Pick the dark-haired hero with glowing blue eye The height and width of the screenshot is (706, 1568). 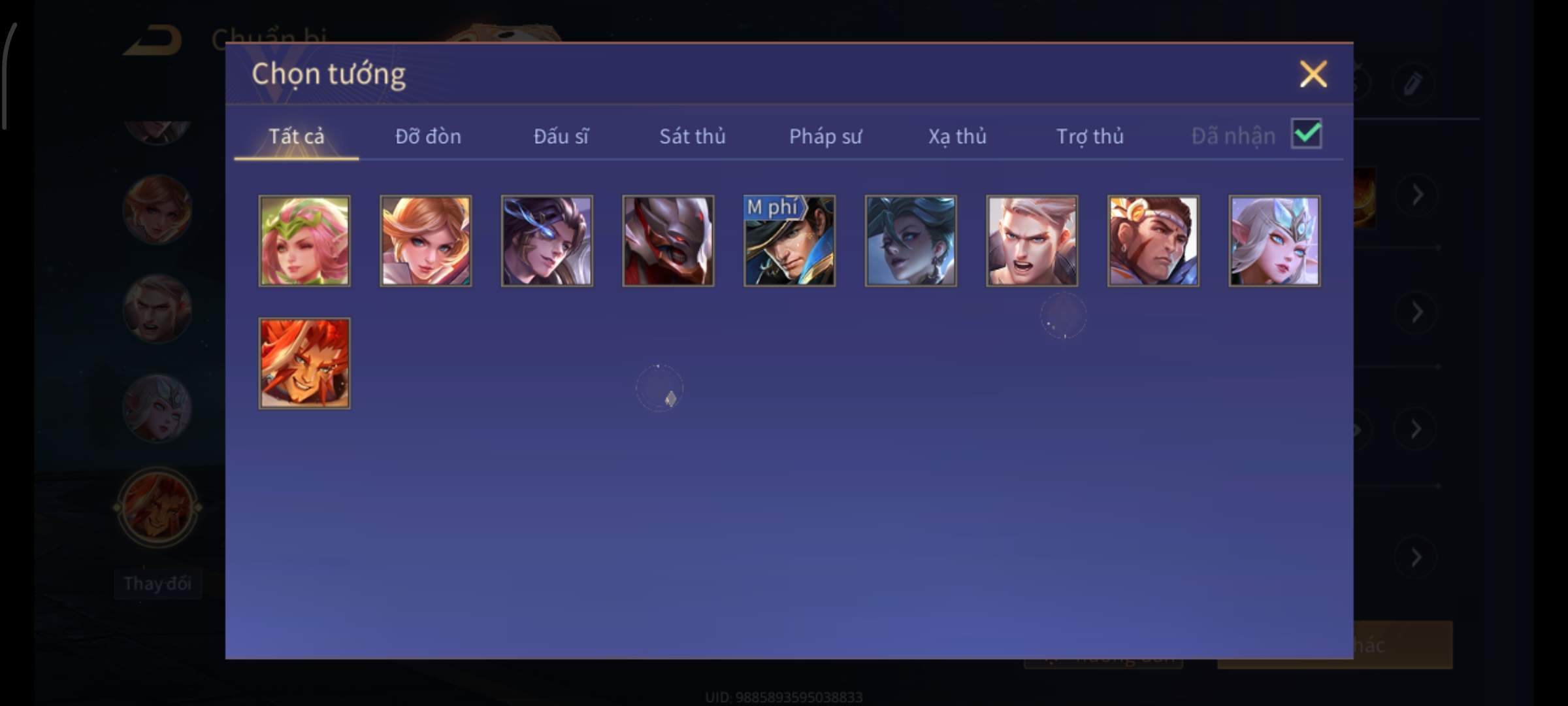(x=547, y=241)
